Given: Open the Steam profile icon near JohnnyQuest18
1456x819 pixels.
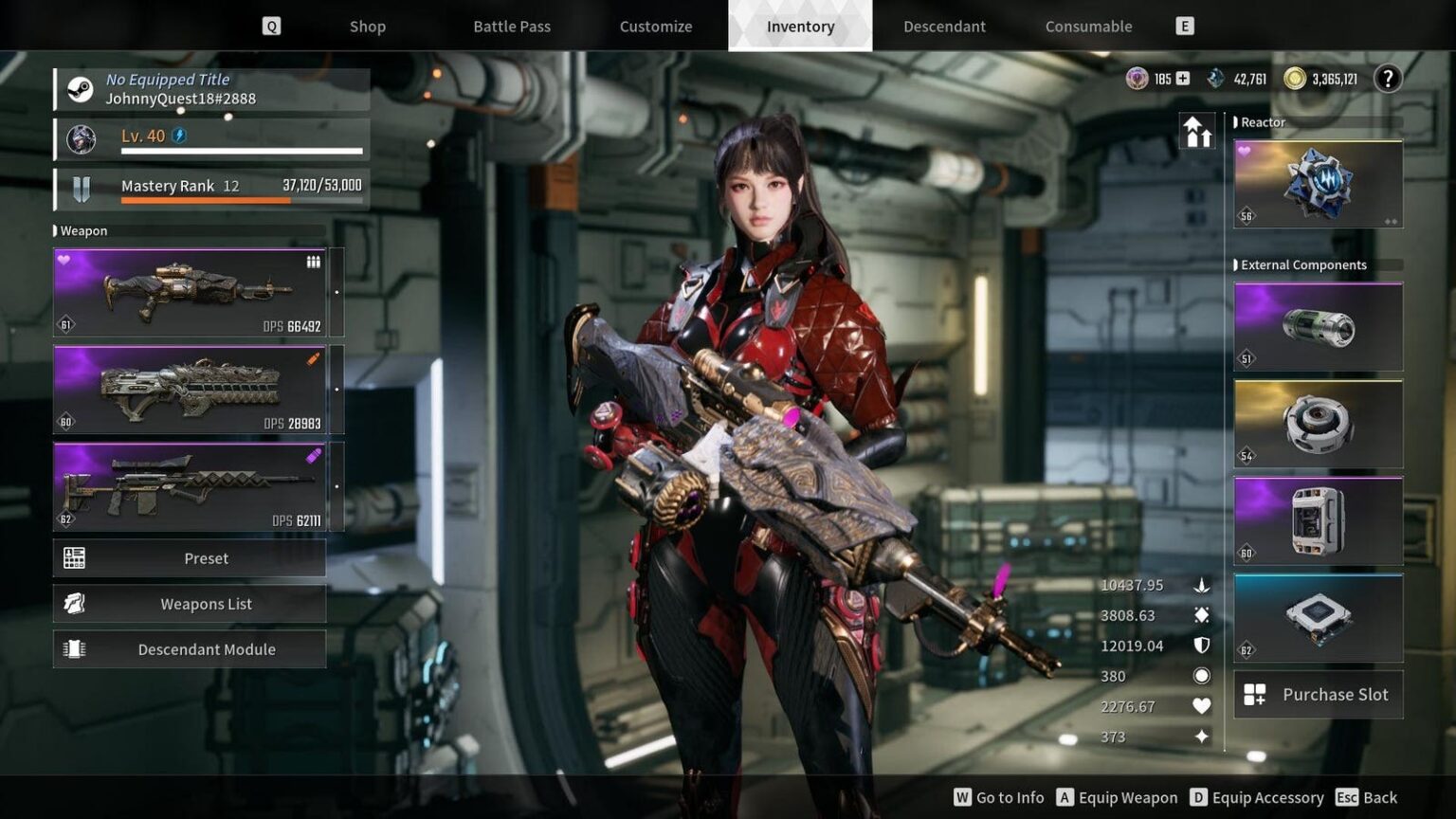Looking at the screenshot, I should pos(80,88).
